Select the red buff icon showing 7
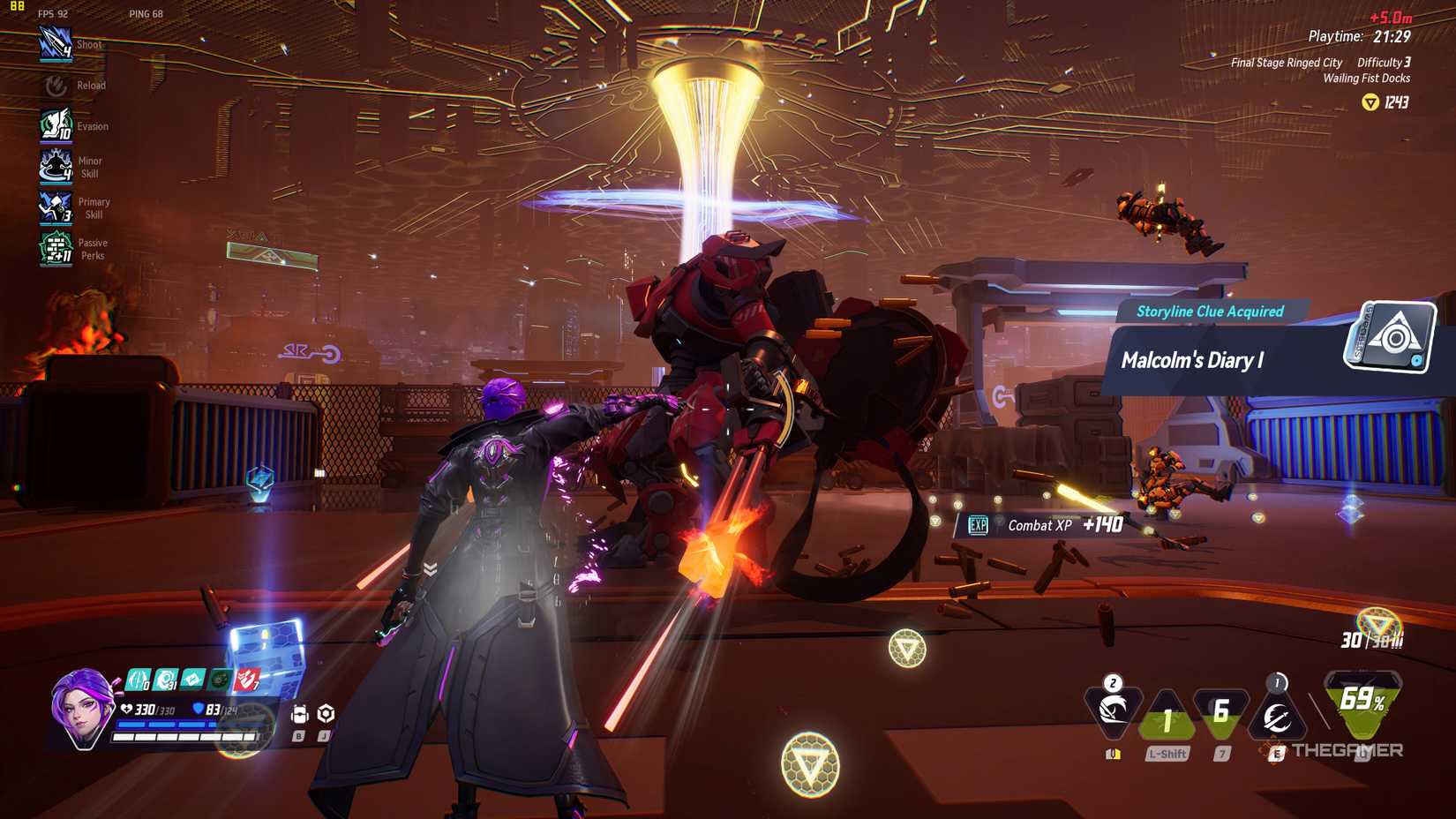This screenshot has width=1456, height=819. 248,680
